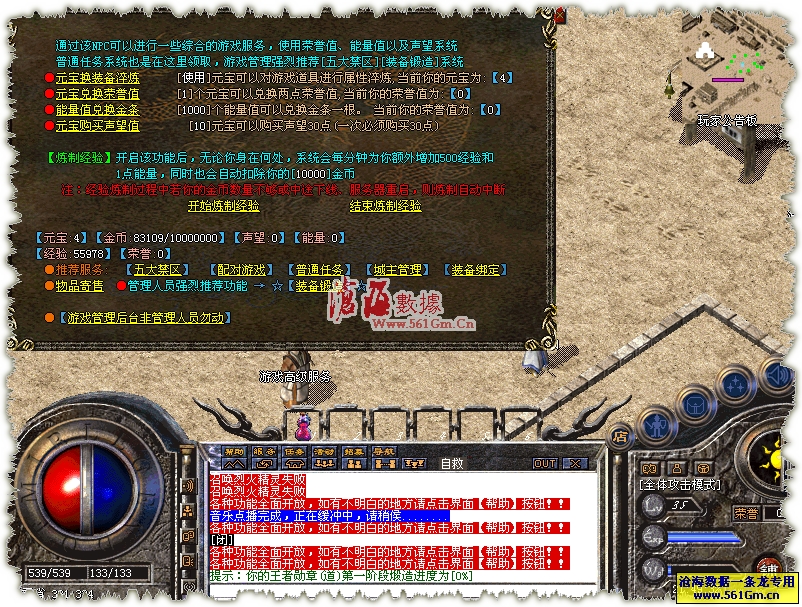Open the skills sparkle round icon
This screenshot has height=607, width=802.
click(x=734, y=384)
